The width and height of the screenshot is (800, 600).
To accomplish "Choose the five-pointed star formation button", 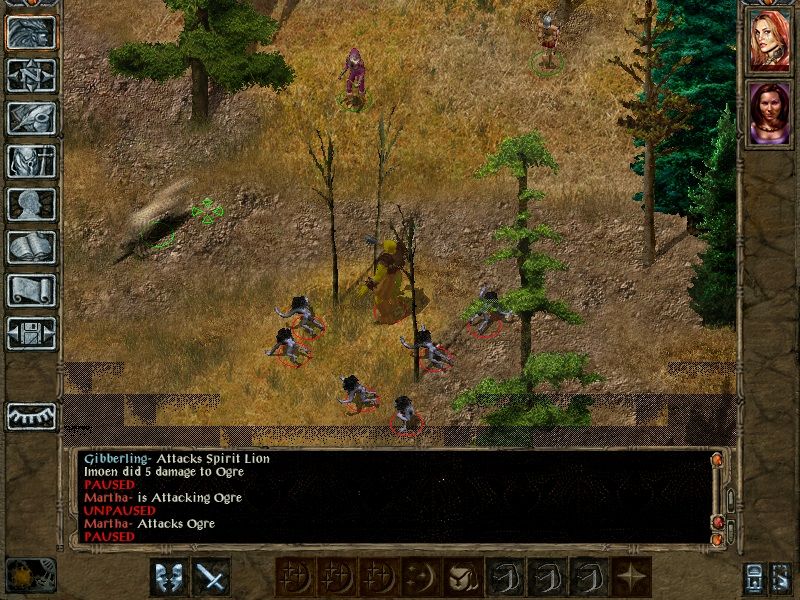I will tap(631, 577).
